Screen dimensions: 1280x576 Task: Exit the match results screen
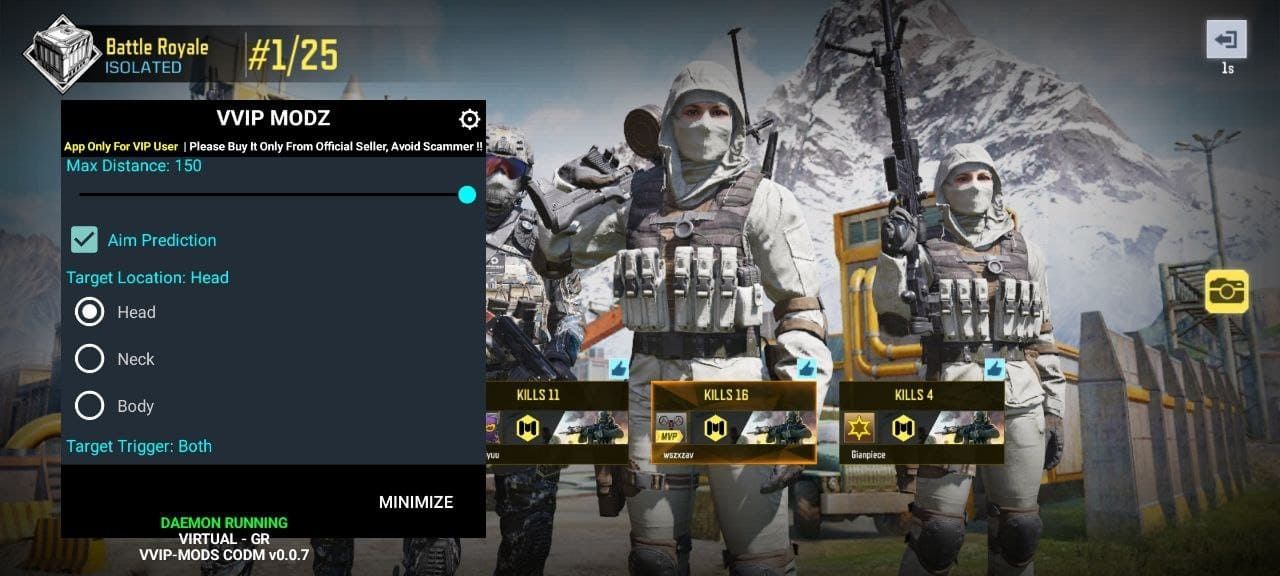[1226, 41]
